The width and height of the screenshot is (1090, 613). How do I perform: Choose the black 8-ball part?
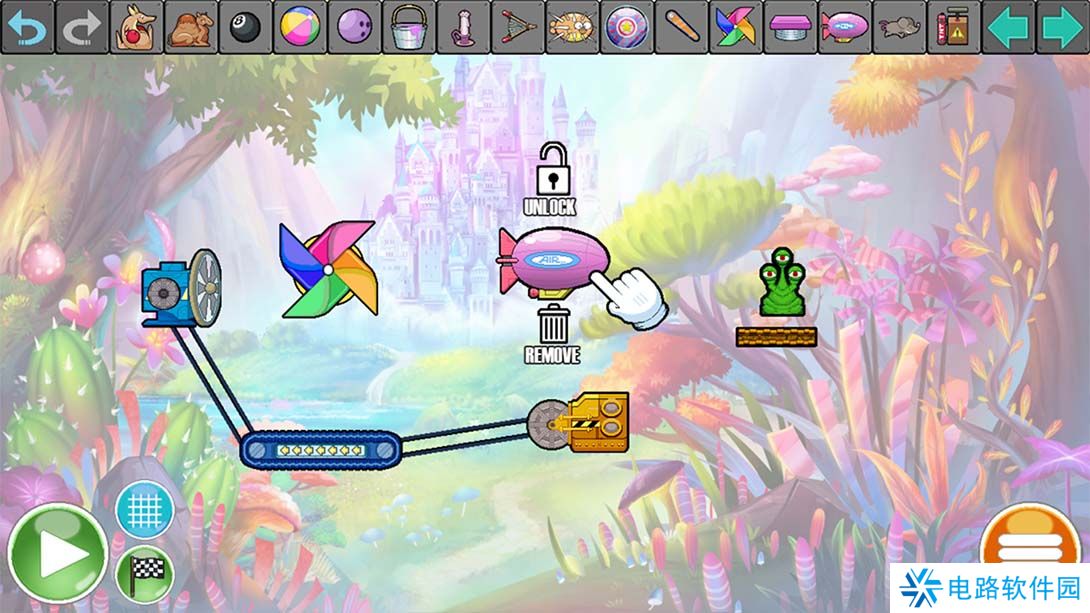click(245, 27)
